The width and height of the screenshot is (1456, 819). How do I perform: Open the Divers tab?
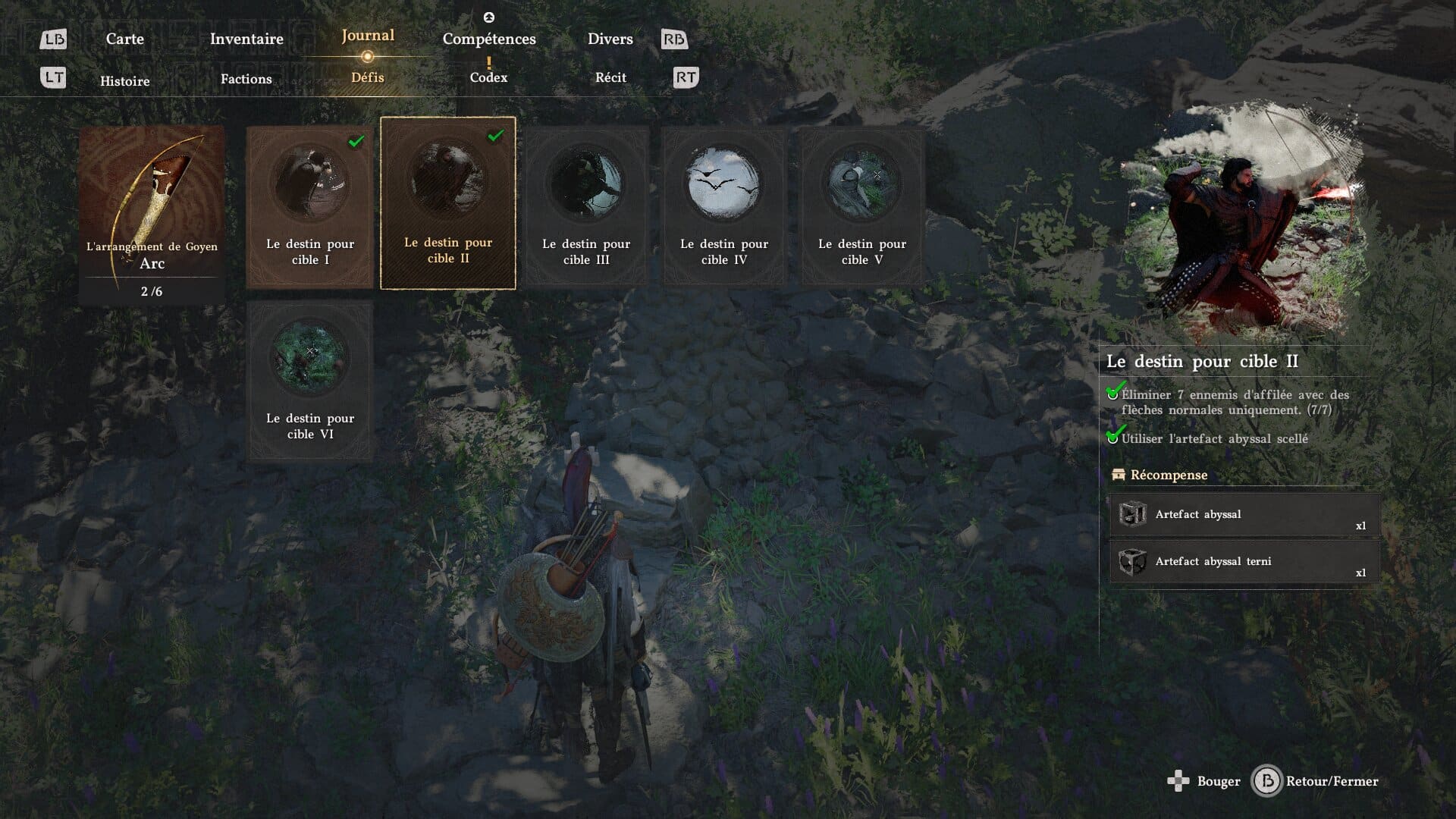tap(610, 39)
